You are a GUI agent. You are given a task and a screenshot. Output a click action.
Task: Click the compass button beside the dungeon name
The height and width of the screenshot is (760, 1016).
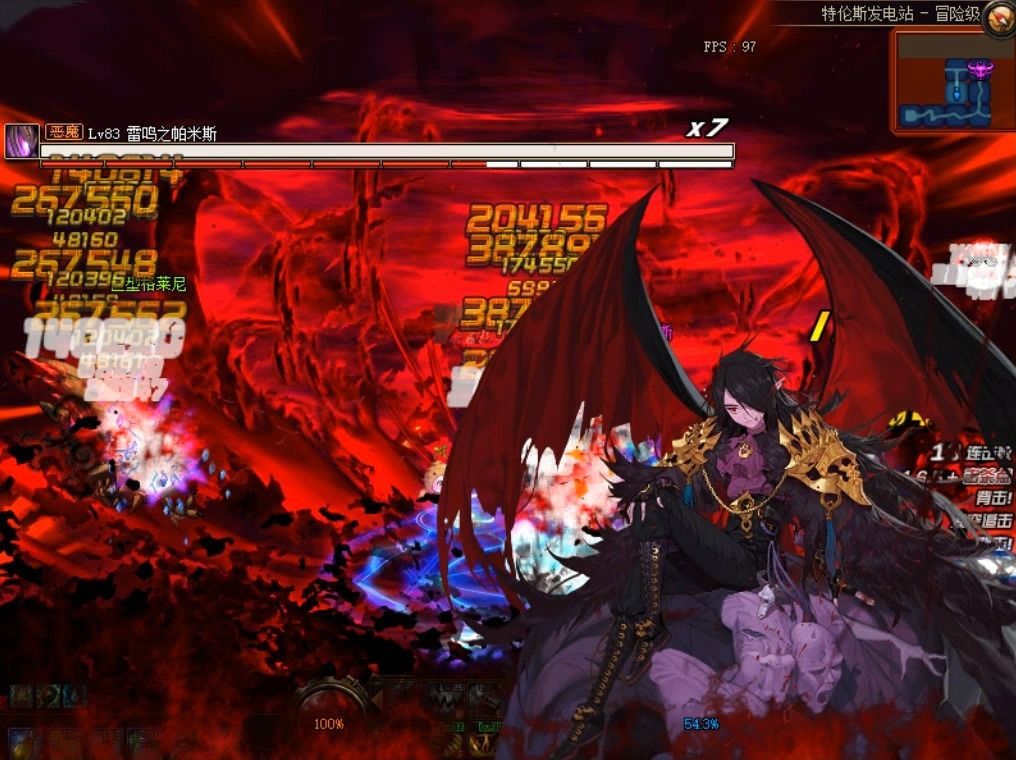point(998,16)
